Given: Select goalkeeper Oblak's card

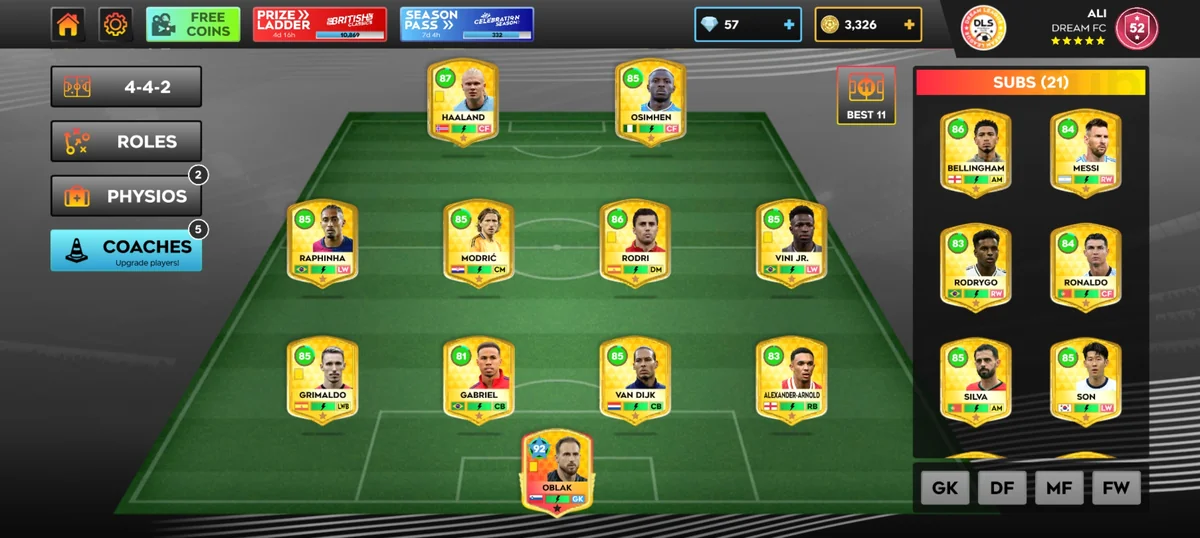Looking at the screenshot, I should click(x=557, y=470).
